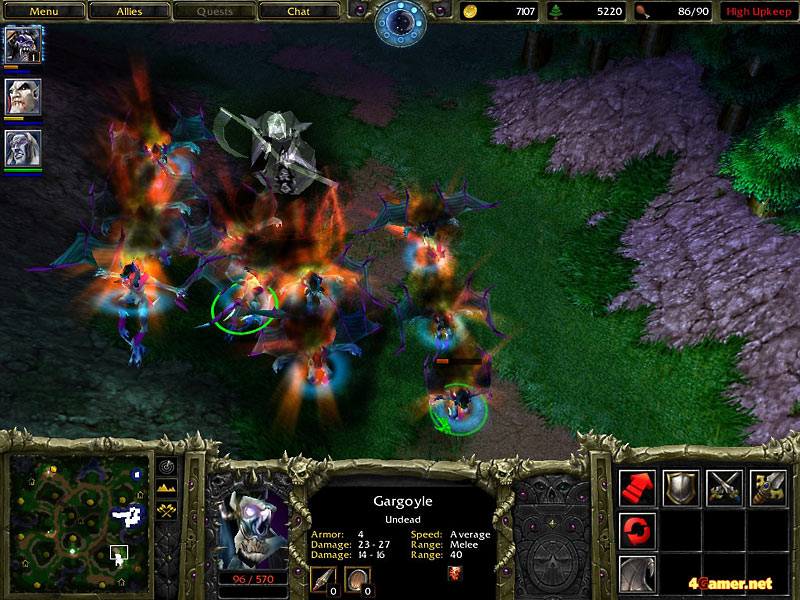800x600 pixels.
Task: Select the first hero portrait icon
Action: (20, 45)
